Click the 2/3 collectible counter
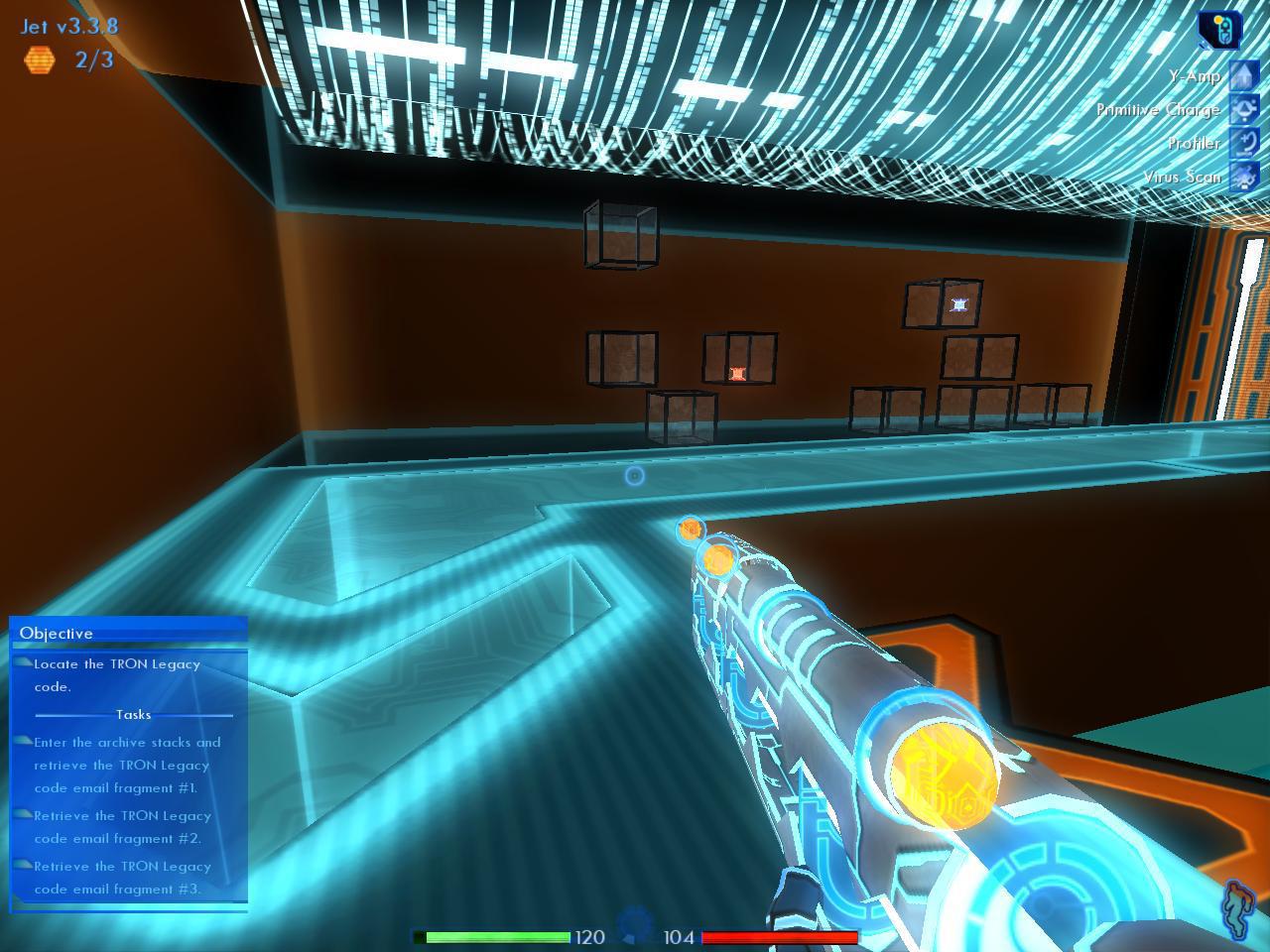The width and height of the screenshot is (1270, 952). tap(90, 60)
